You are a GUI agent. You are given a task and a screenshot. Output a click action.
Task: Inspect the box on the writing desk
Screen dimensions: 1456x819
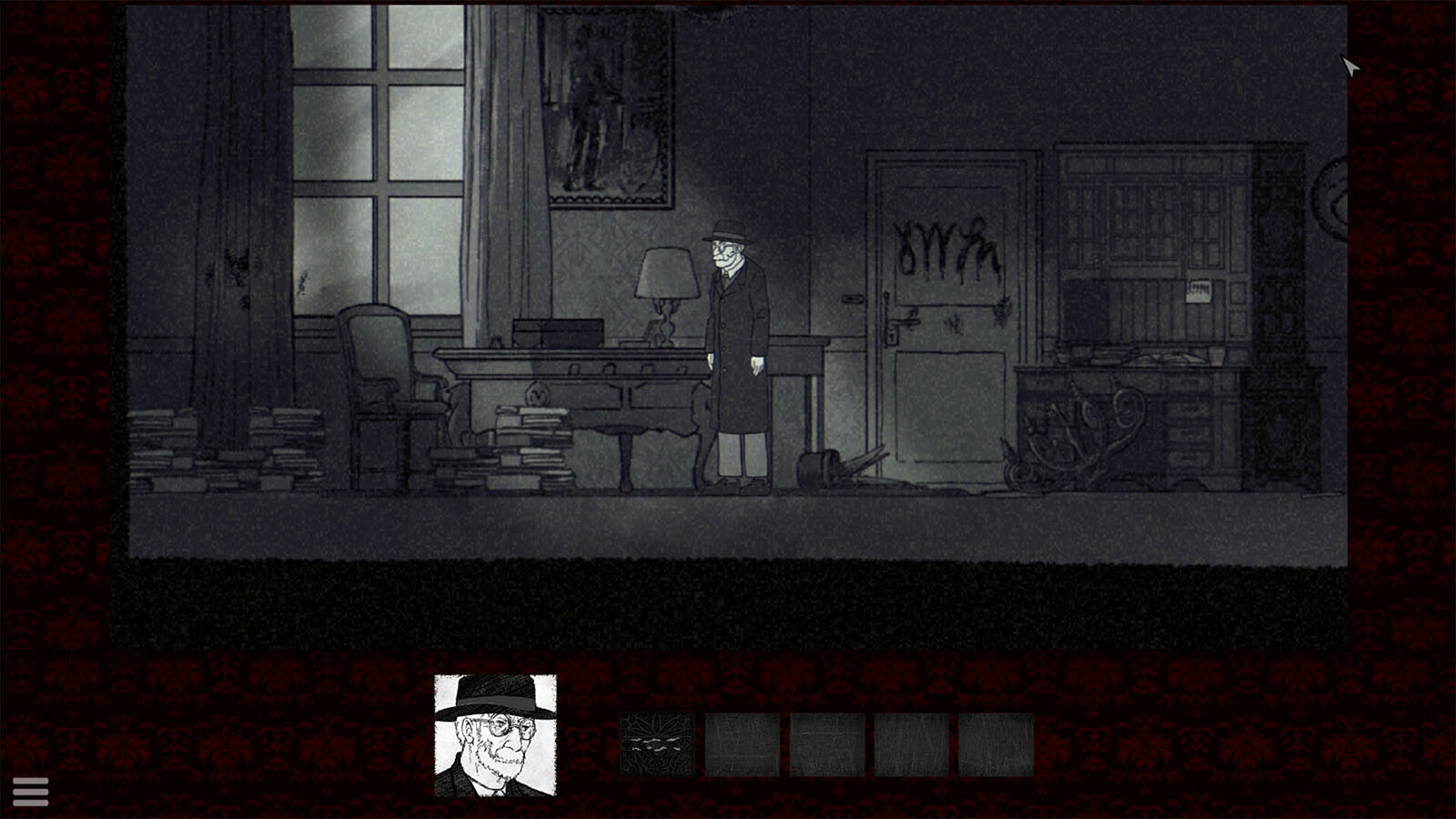(x=560, y=328)
